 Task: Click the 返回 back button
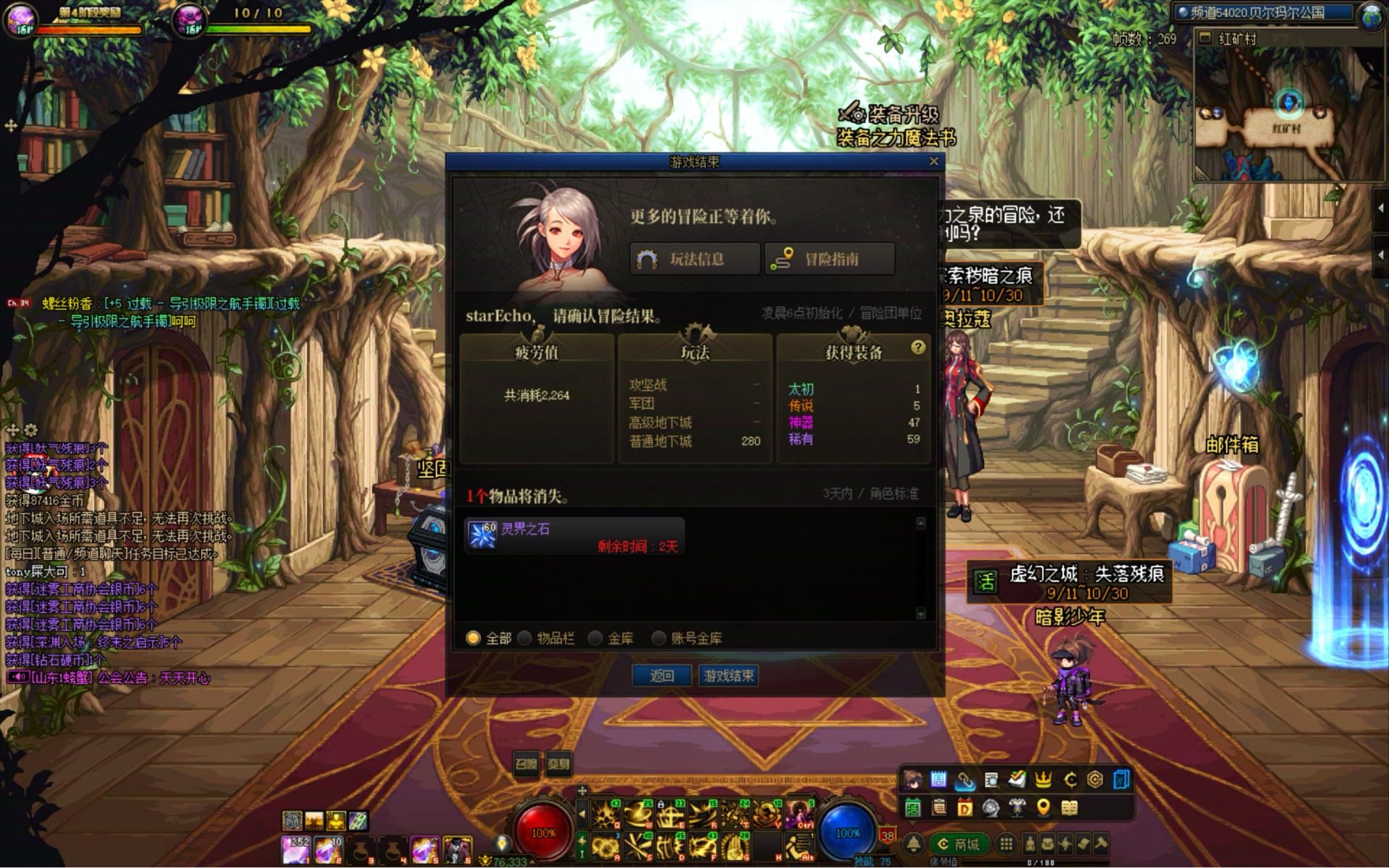(661, 676)
